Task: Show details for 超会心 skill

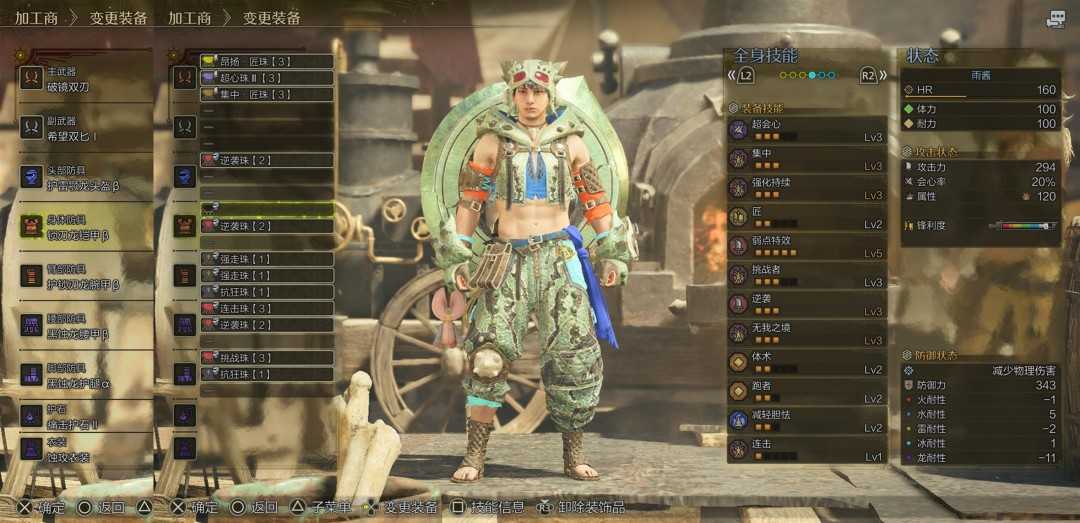Action: click(x=806, y=130)
